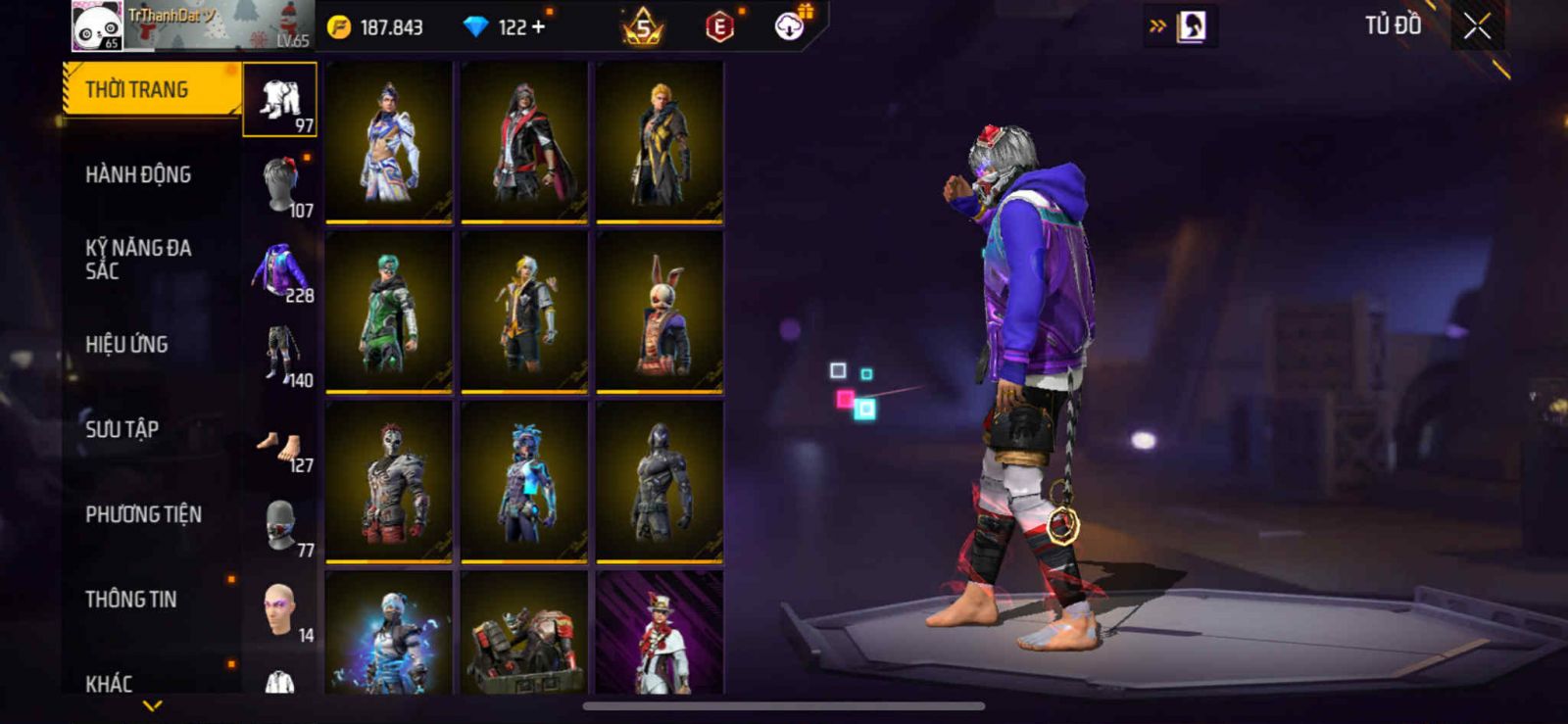This screenshot has width=1568, height=724.
Task: Choose the red hooded cape outfit
Action: pos(524,143)
